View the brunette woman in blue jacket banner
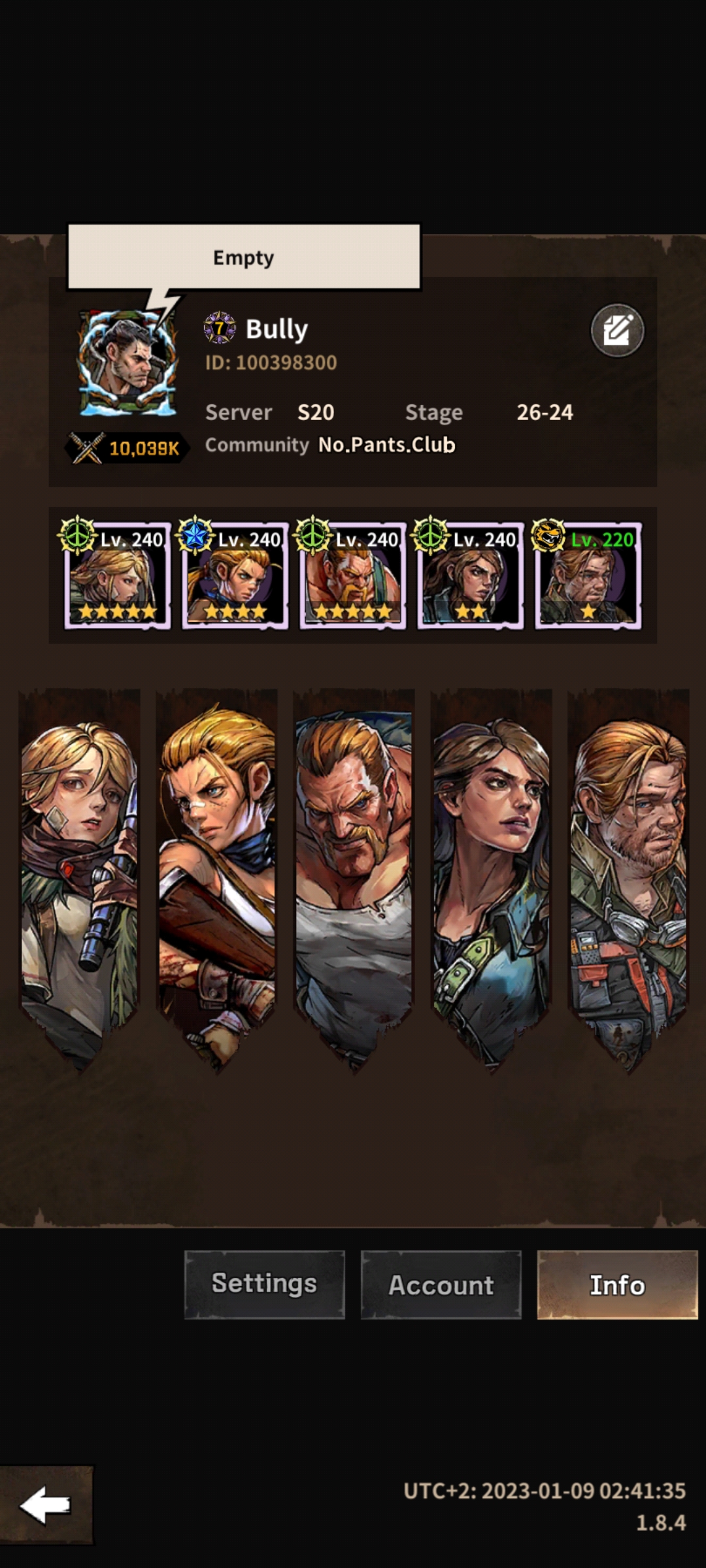Viewport: 706px width, 1568px height. pos(491,875)
